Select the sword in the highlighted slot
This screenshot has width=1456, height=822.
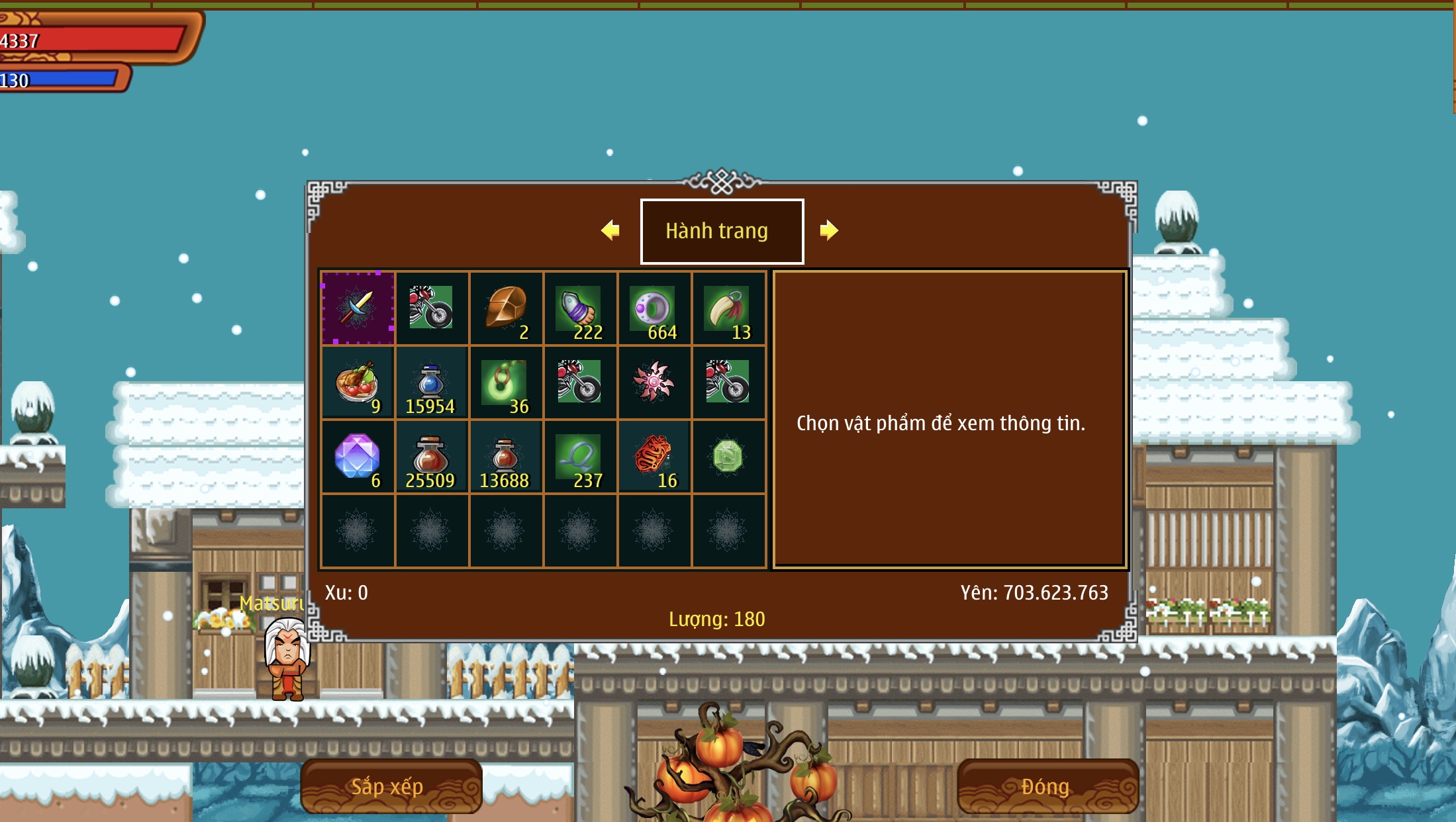[x=358, y=308]
